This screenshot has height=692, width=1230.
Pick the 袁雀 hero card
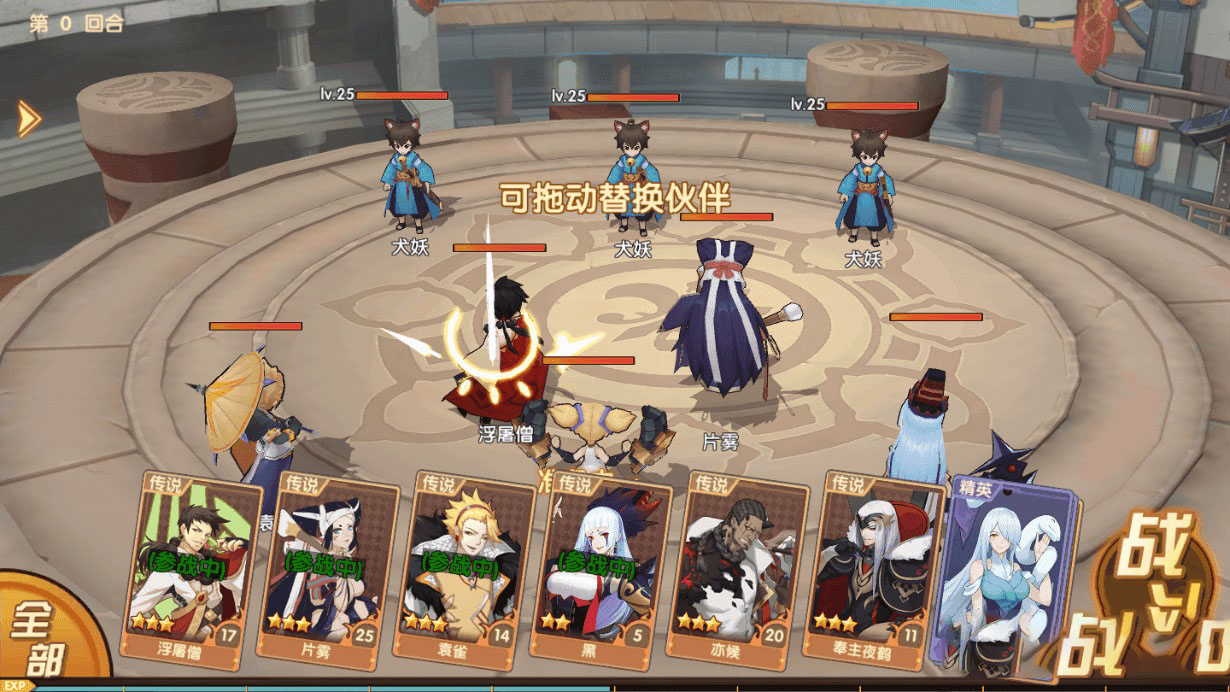pyautogui.click(x=461, y=570)
